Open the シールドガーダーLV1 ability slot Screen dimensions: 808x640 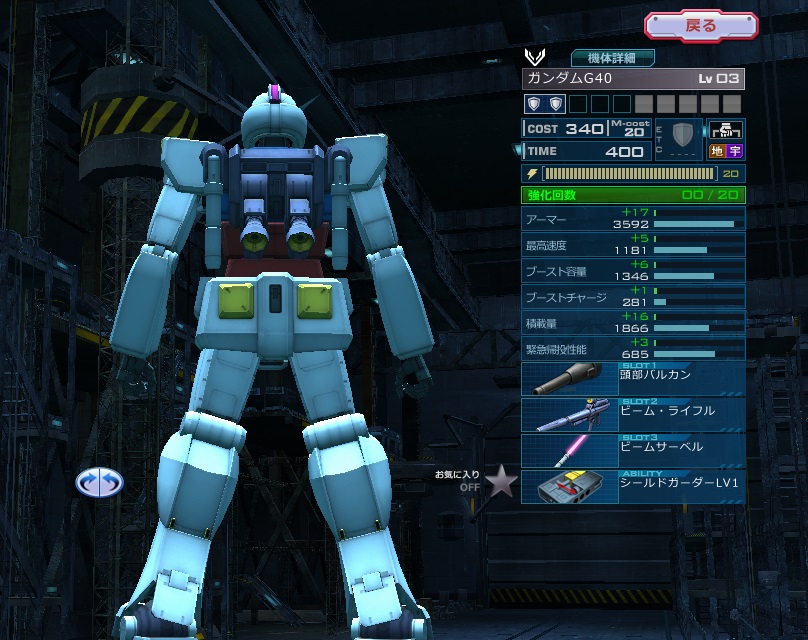[x=632, y=484]
